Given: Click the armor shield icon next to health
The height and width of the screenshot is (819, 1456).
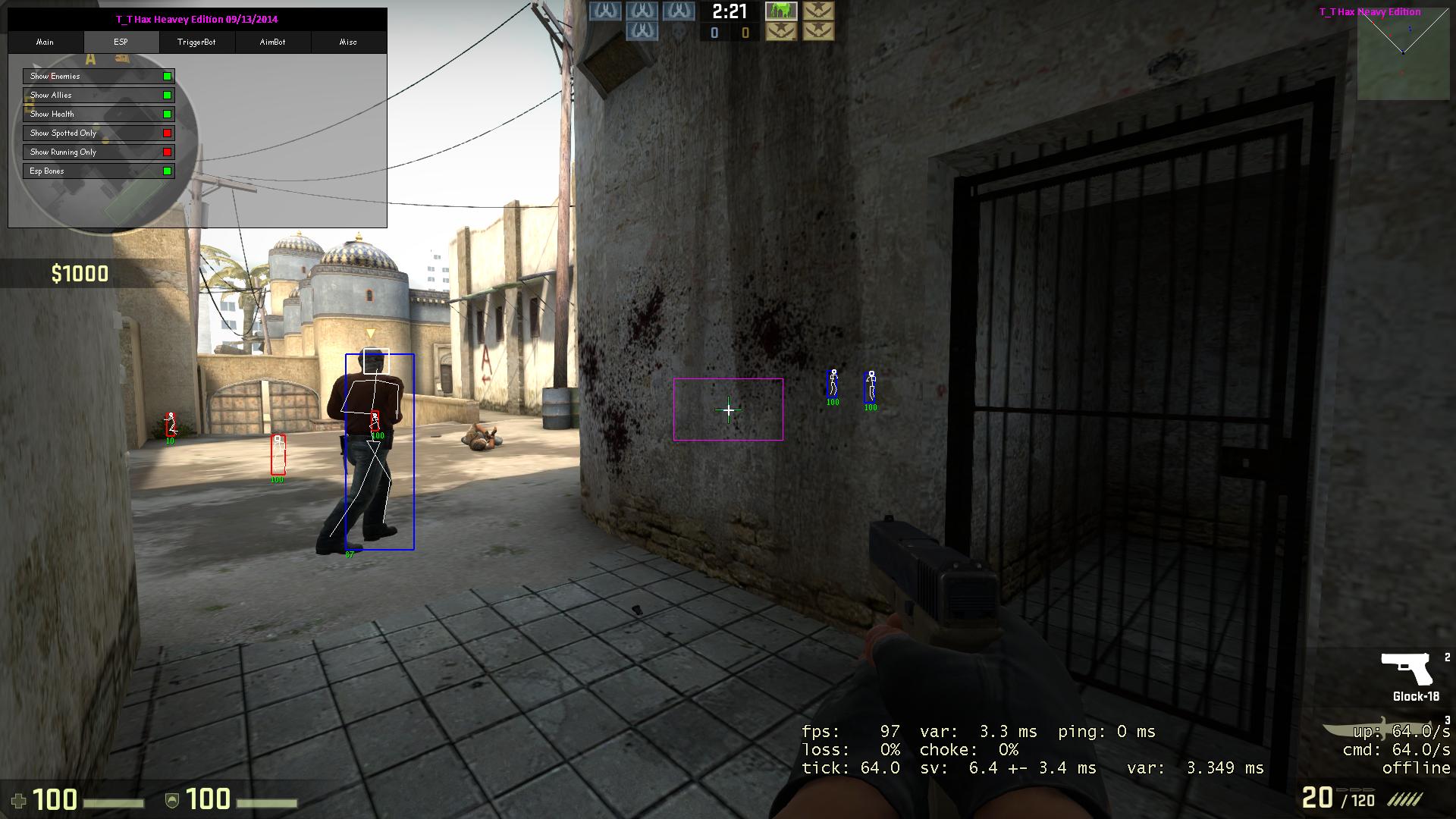Looking at the screenshot, I should coord(173,798).
